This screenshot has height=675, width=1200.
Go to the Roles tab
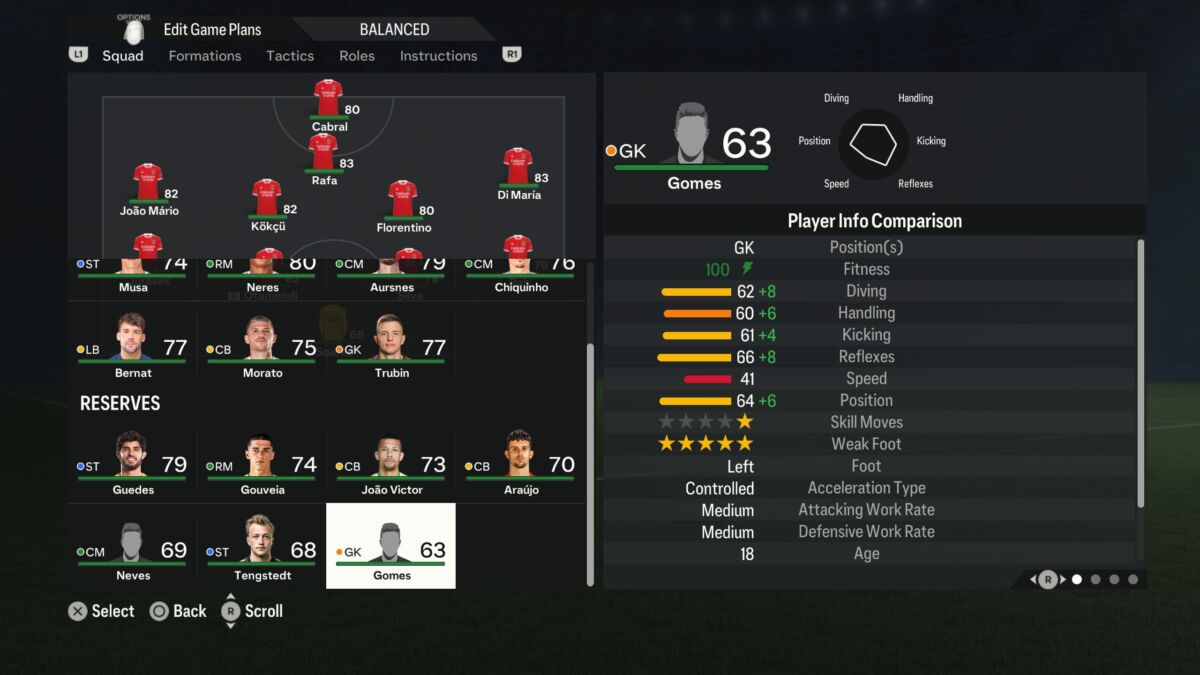pos(357,56)
